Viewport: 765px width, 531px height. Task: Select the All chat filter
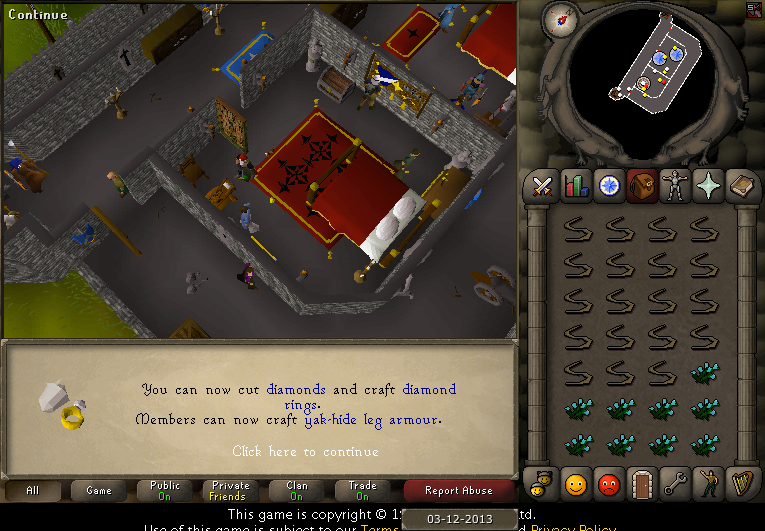[x=33, y=491]
